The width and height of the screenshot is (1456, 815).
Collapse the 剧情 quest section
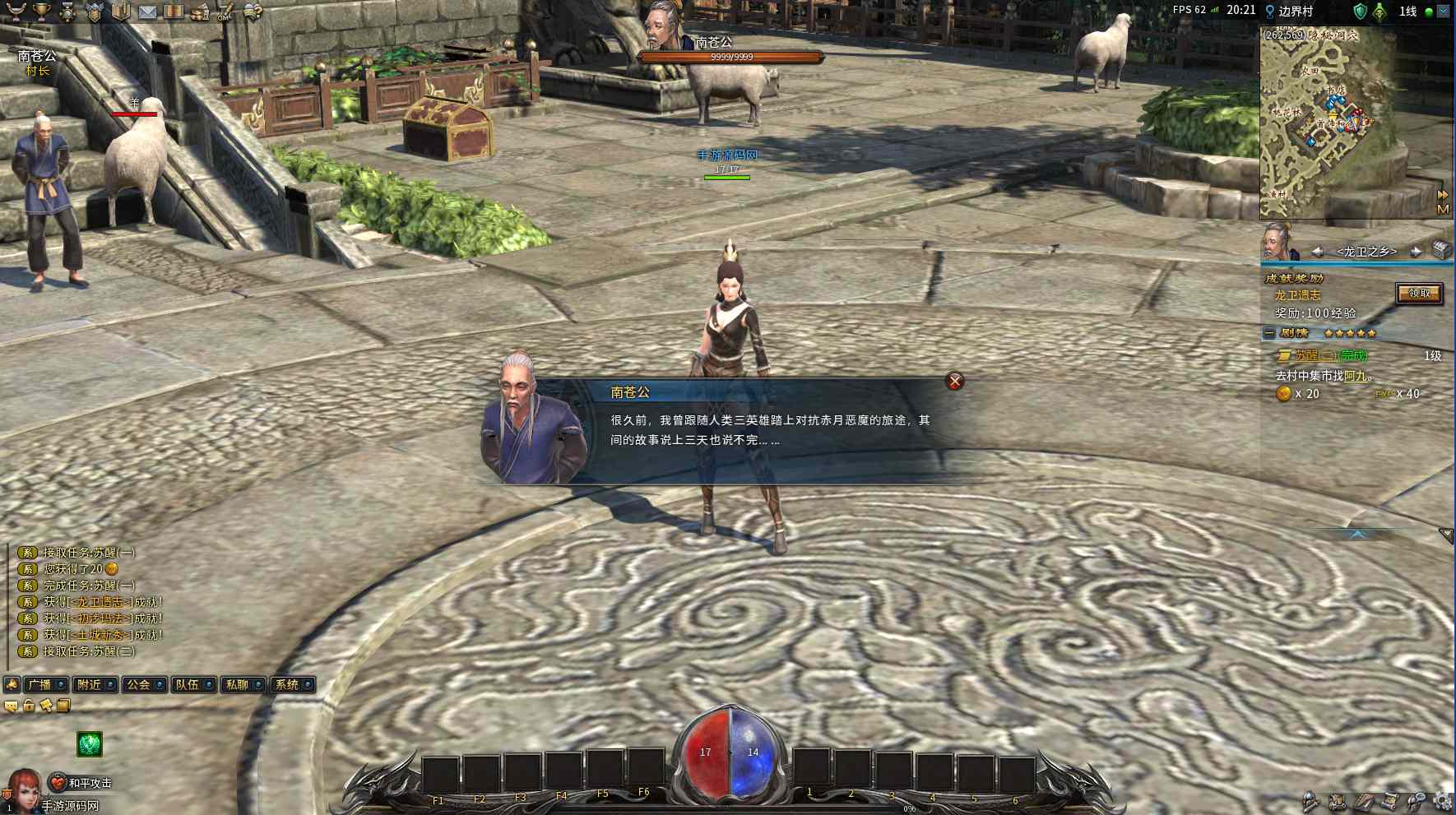click(x=1268, y=333)
